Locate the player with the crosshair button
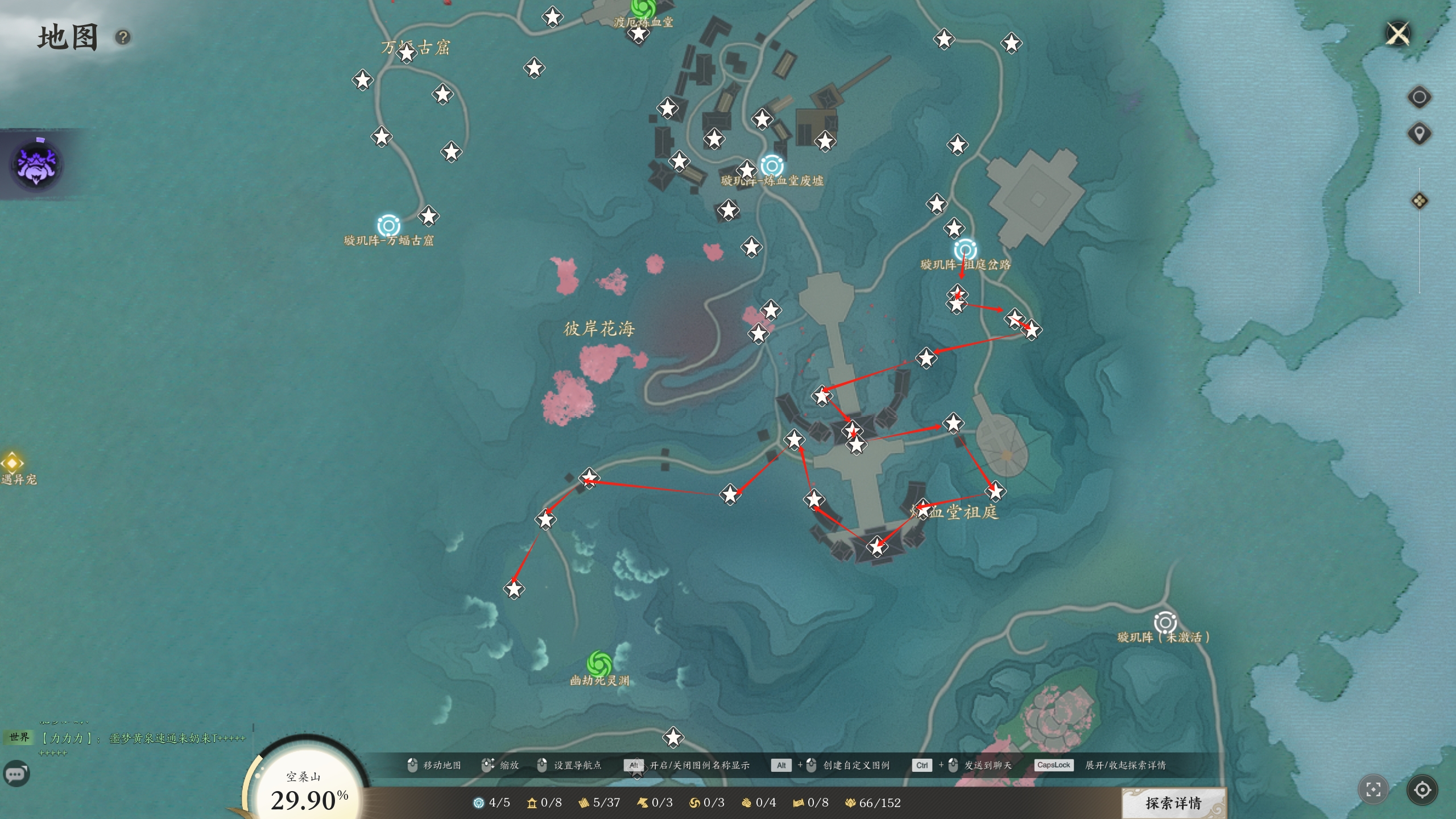The width and height of the screenshot is (1456, 819). point(1422,789)
